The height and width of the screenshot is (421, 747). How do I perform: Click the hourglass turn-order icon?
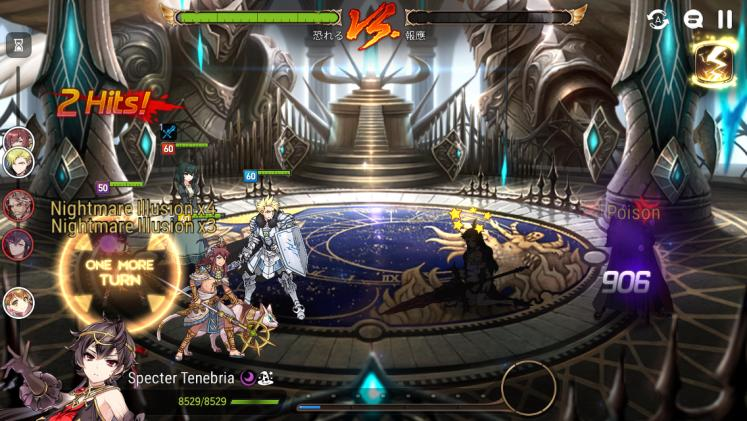click(x=18, y=44)
